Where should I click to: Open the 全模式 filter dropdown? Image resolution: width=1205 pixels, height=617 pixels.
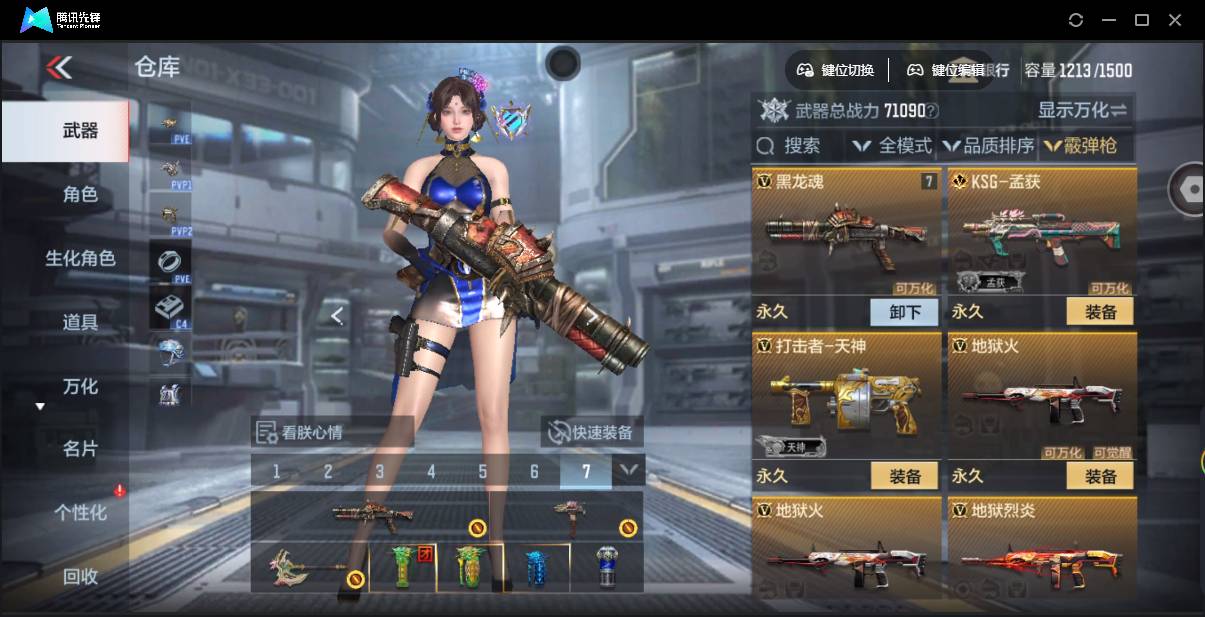pos(892,146)
